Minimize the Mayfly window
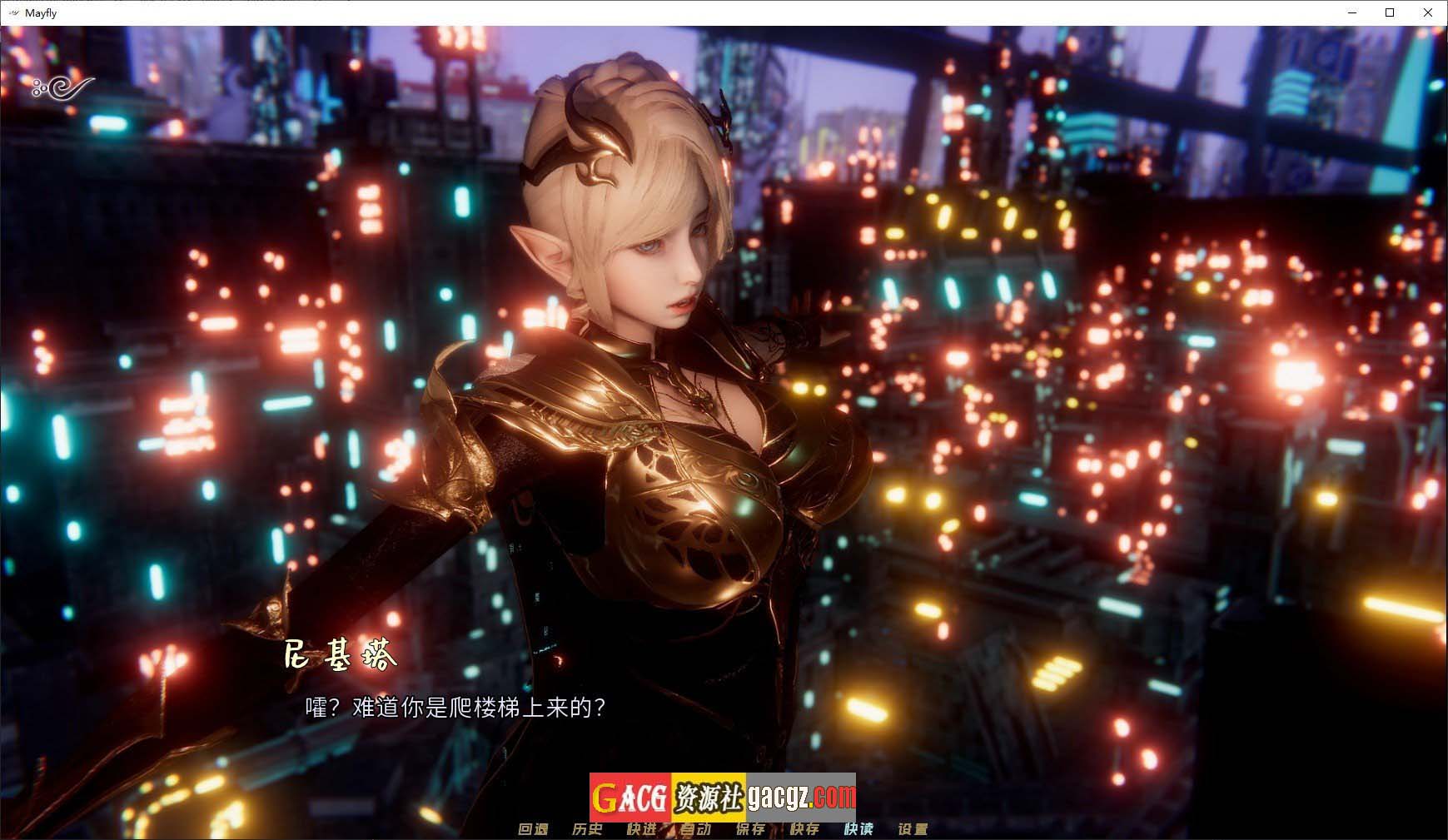The width and height of the screenshot is (1448, 840). coord(1352,12)
